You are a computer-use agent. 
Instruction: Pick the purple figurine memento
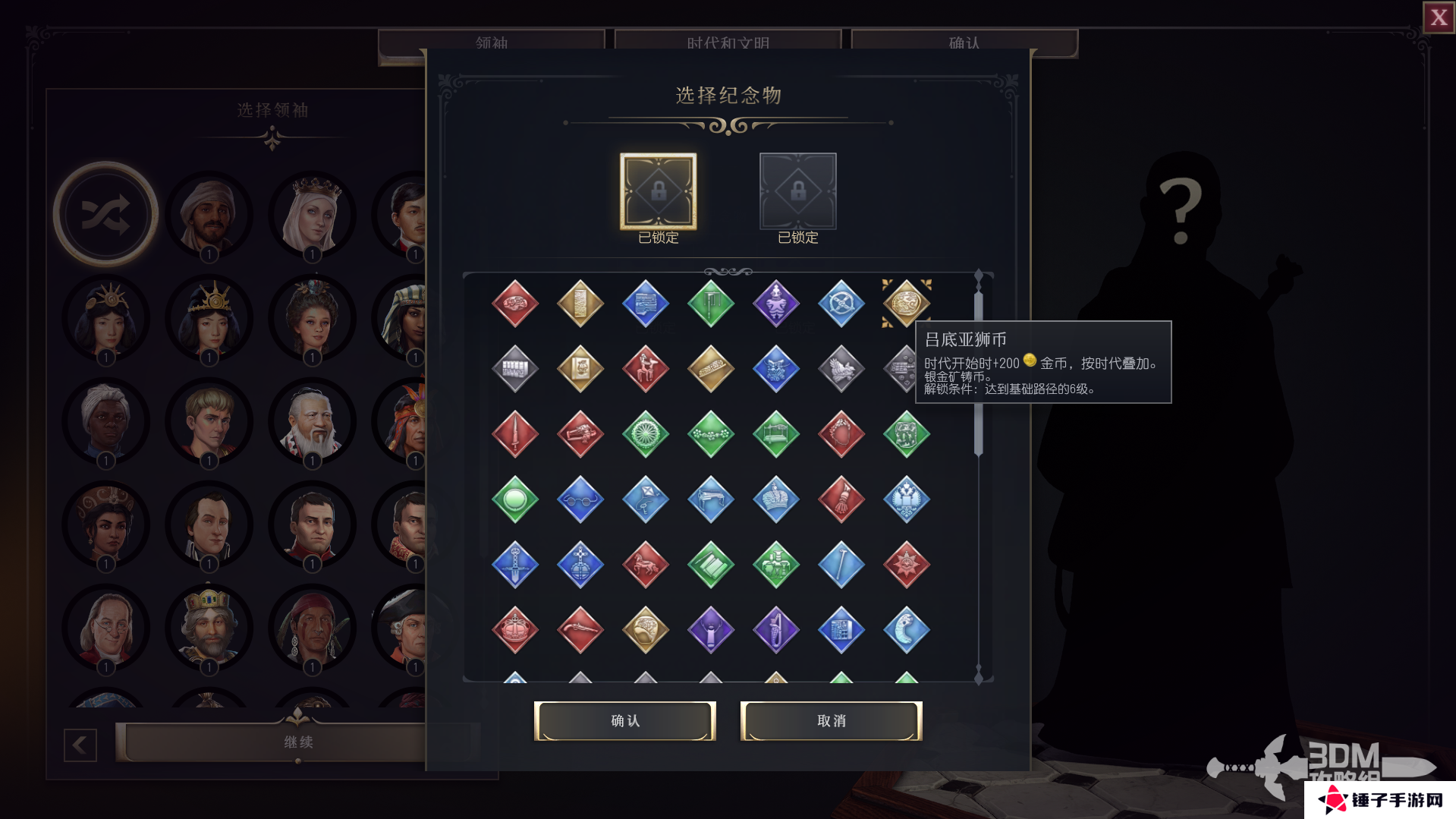775,303
